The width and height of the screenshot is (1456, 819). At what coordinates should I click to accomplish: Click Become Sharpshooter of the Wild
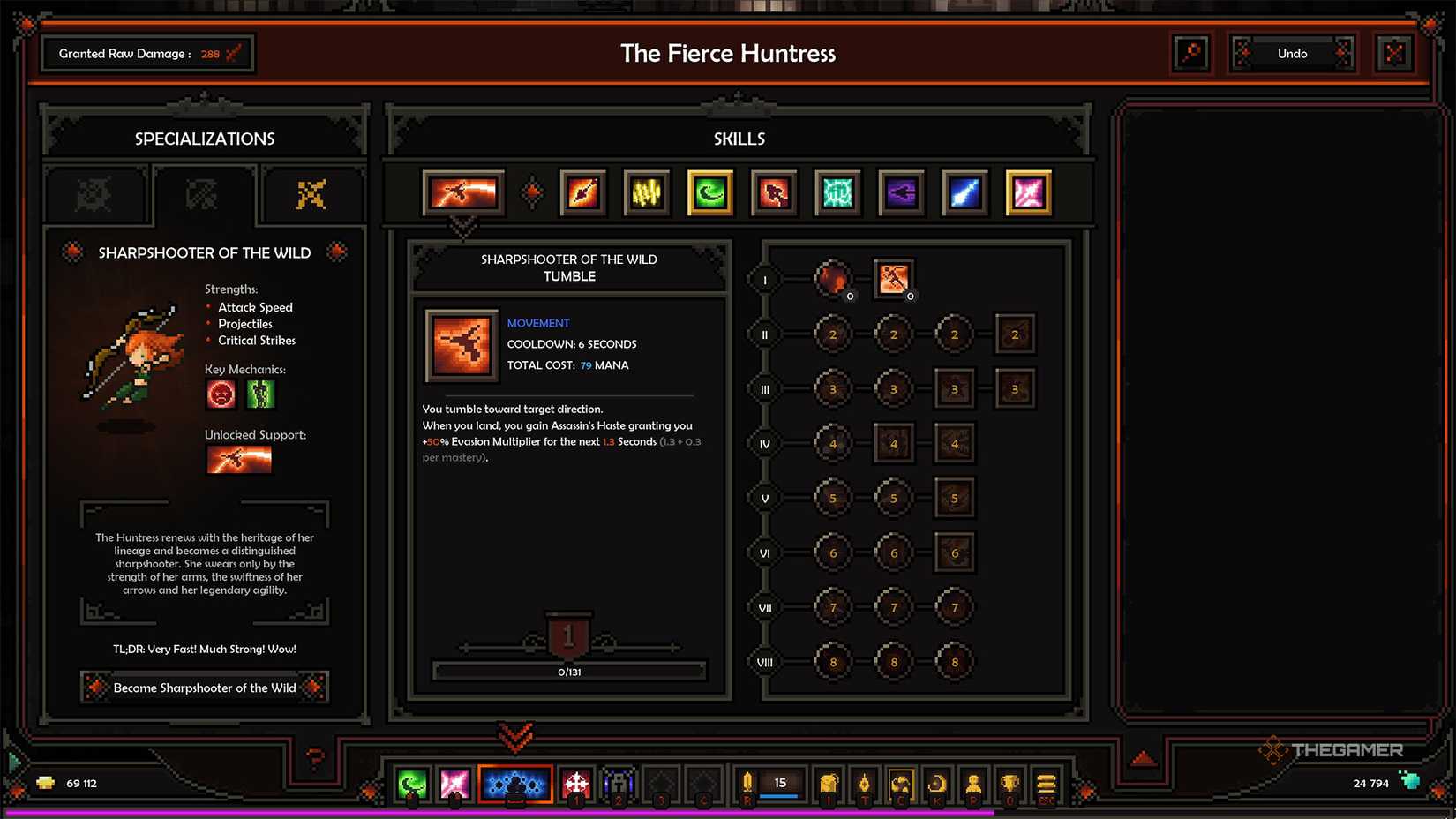coord(204,688)
